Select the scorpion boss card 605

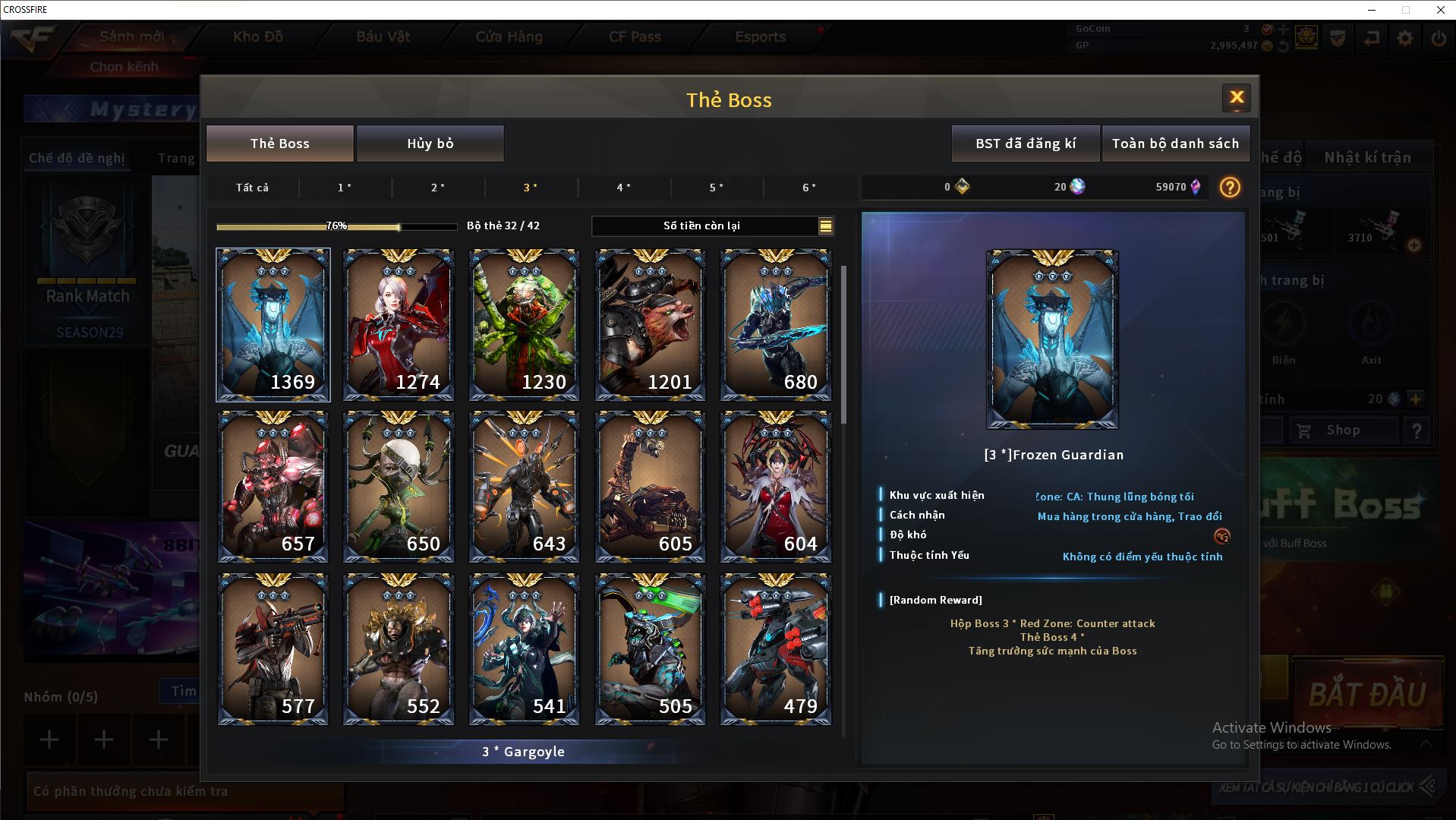pyautogui.click(x=650, y=487)
